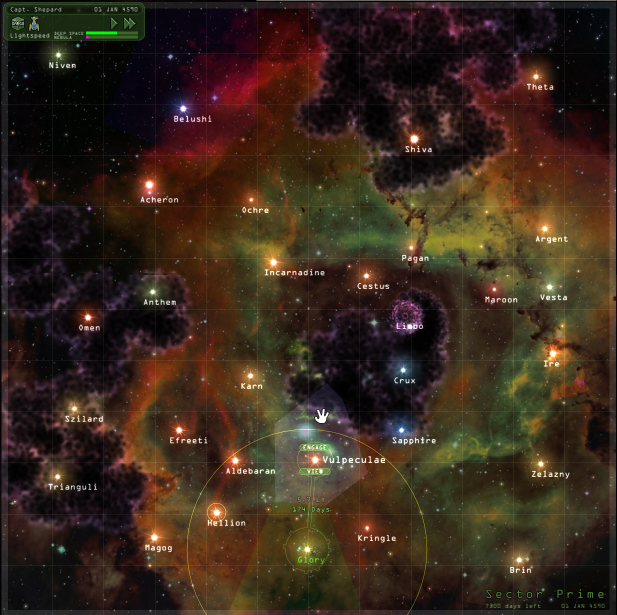Choose the Aldebaran star on the map
The height and width of the screenshot is (615, 617).
pyautogui.click(x=235, y=460)
